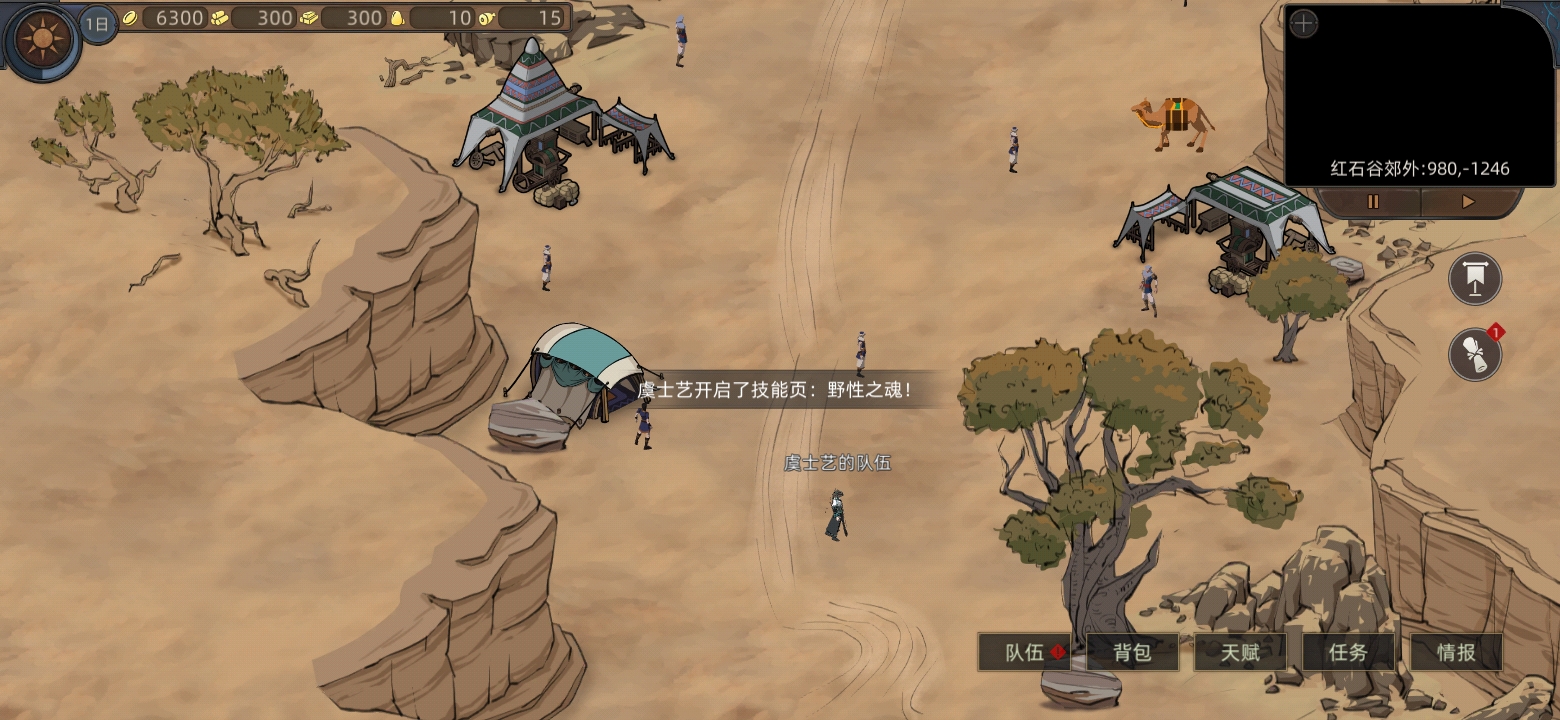
Task: Open the 情报 intelligence panel
Action: pos(1456,653)
